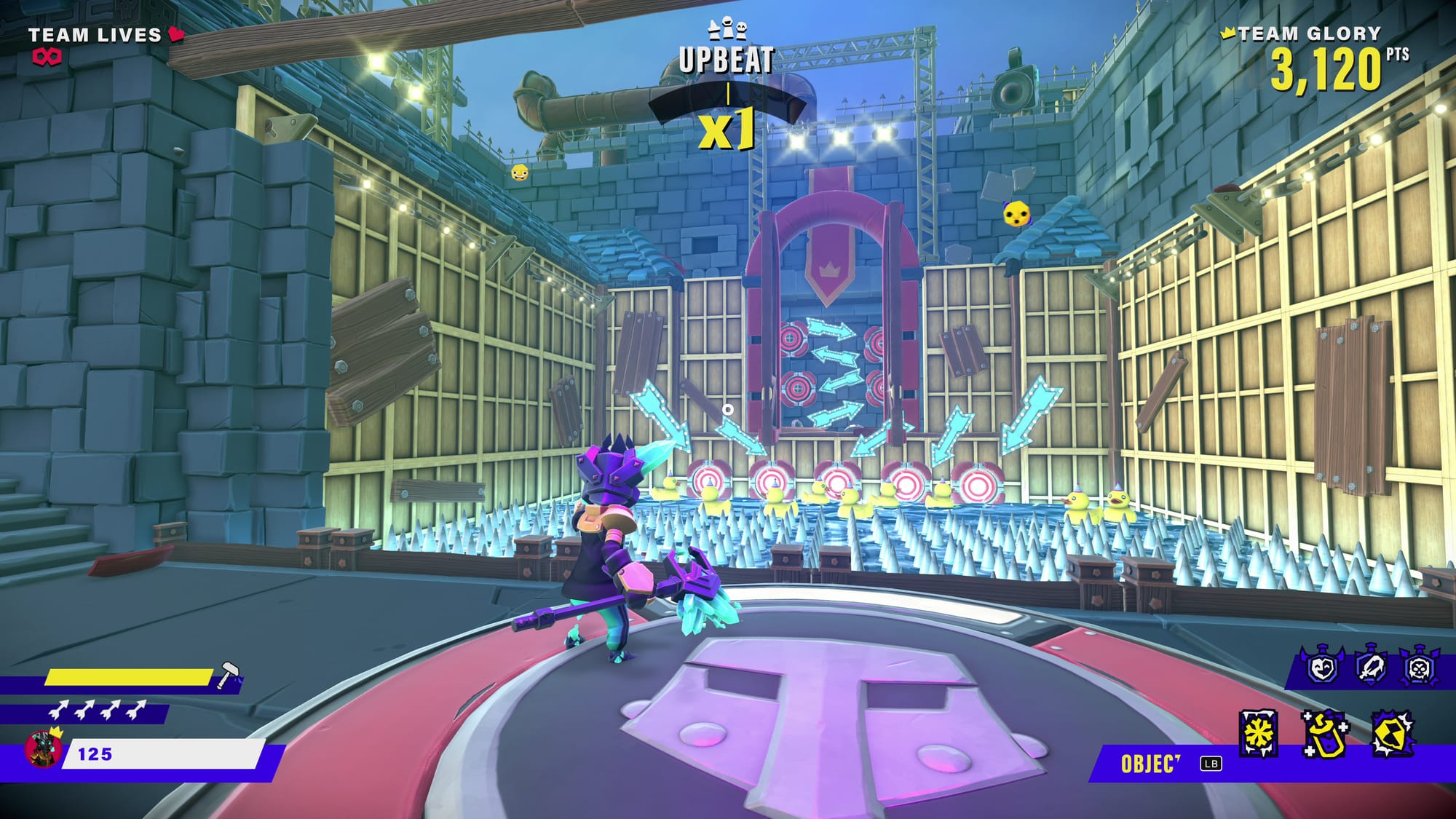Choose the skull potion icon

(1418, 666)
